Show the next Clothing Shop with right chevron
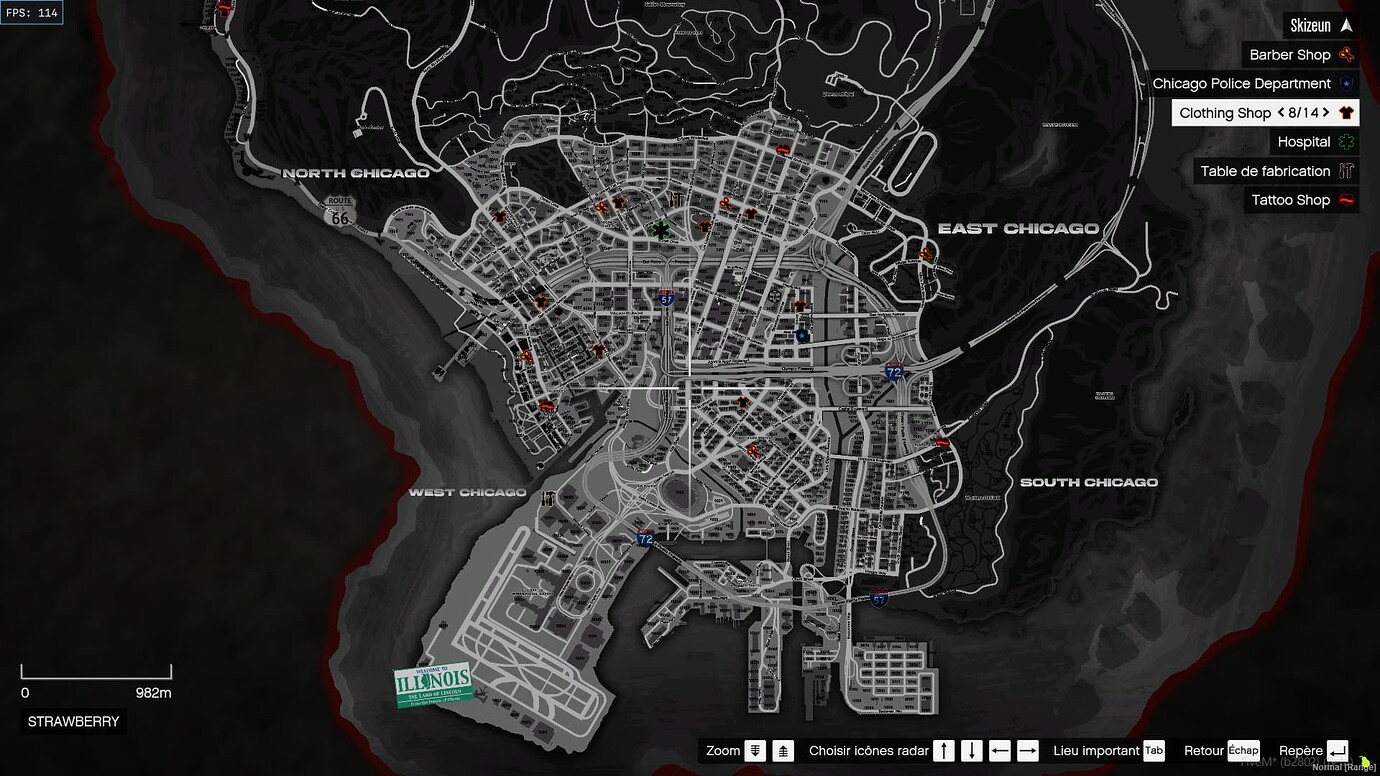This screenshot has width=1380, height=776. coord(1327,112)
